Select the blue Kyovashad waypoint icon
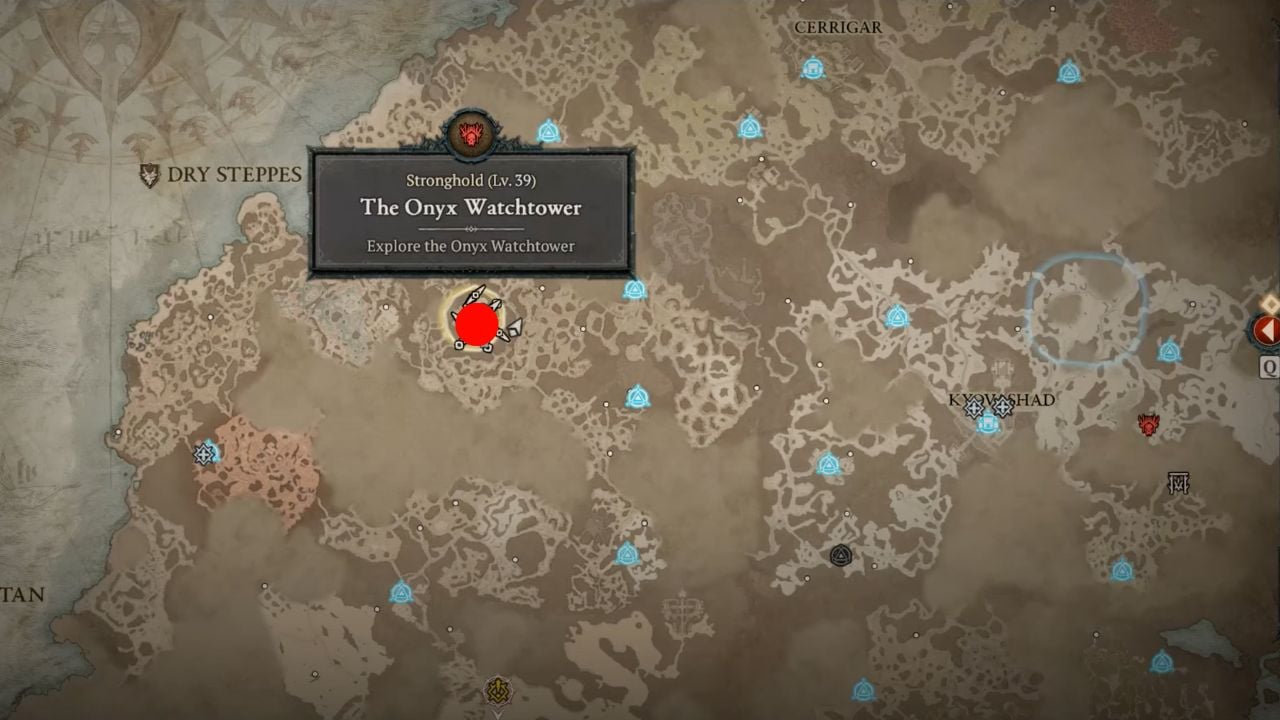The width and height of the screenshot is (1280, 720). (987, 424)
